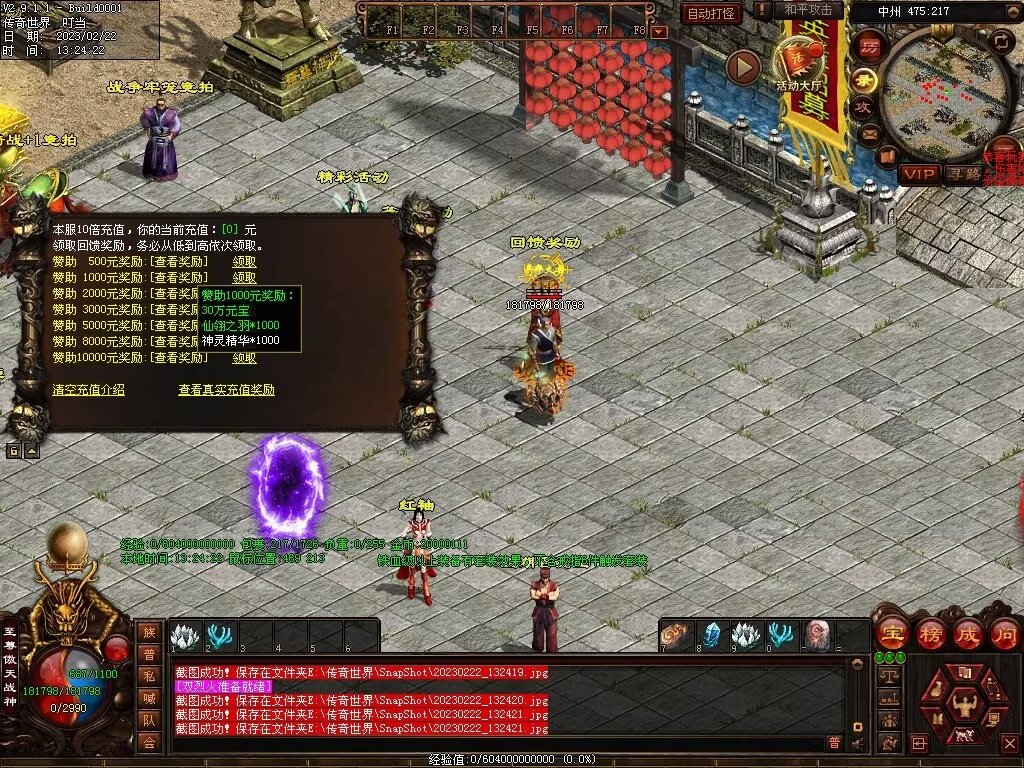Open the 榜 ranking button

[x=930, y=634]
